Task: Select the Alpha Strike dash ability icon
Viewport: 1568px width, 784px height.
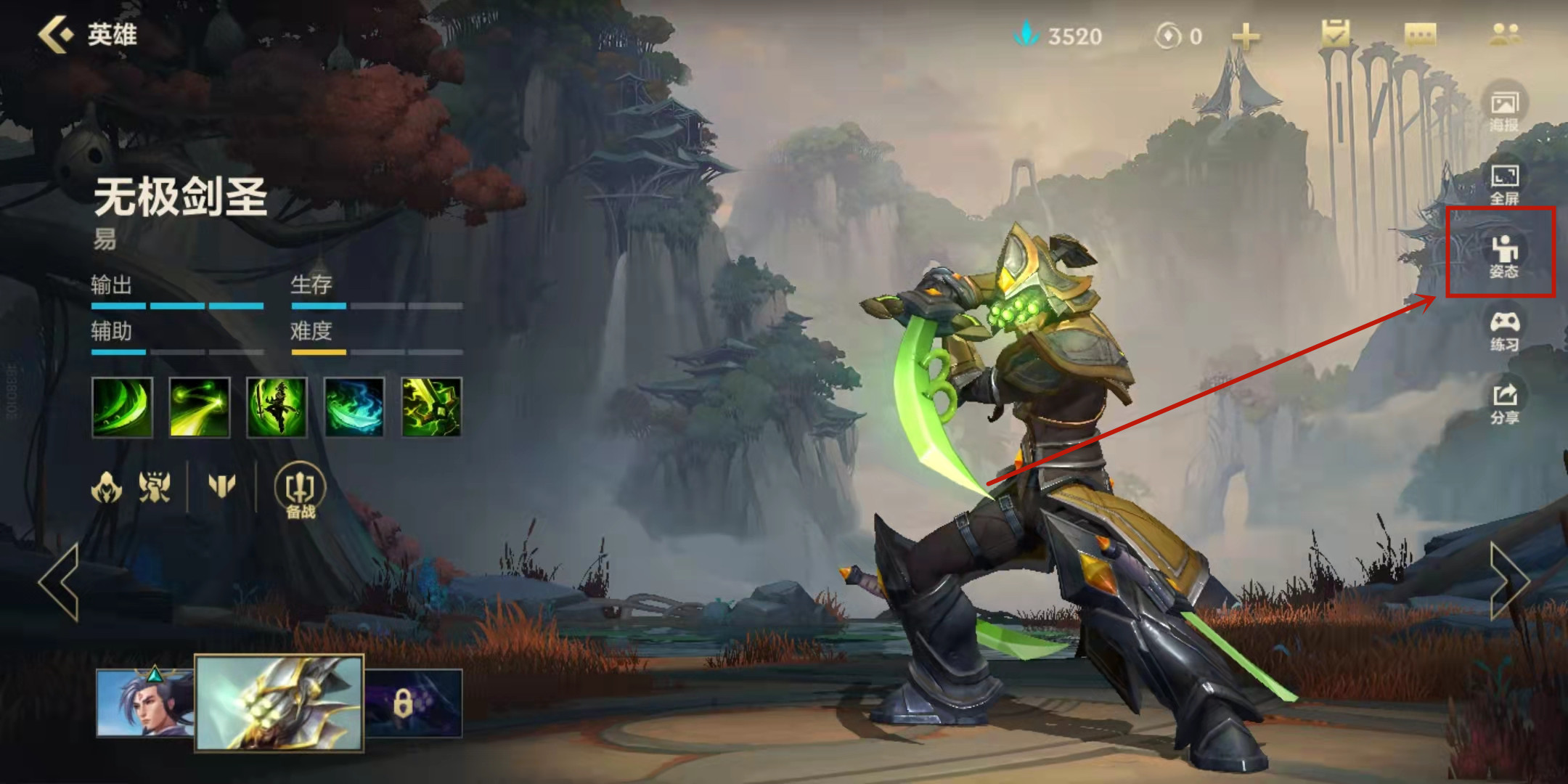Action: (x=200, y=407)
